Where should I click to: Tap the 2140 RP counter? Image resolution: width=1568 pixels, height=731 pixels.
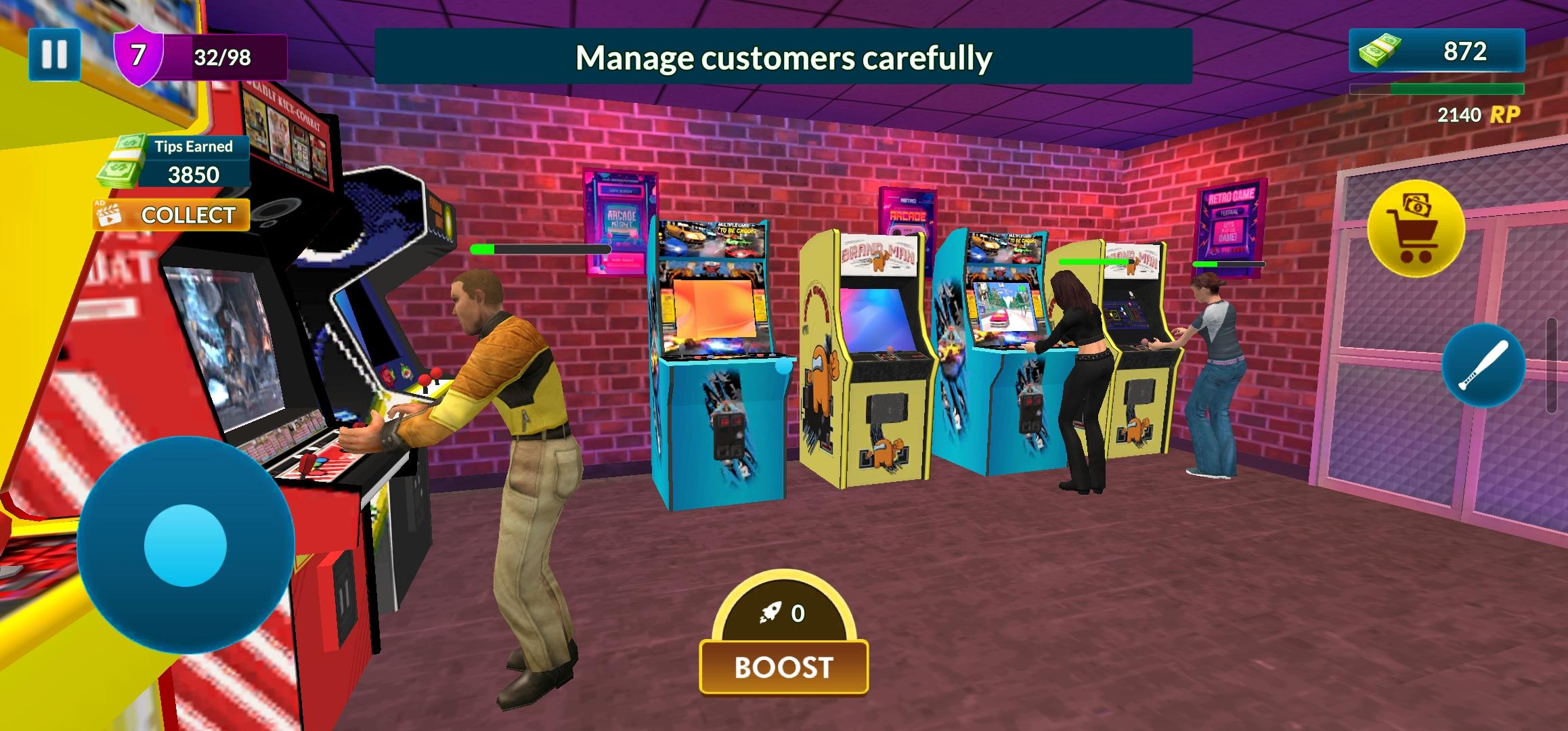pyautogui.click(x=1473, y=114)
